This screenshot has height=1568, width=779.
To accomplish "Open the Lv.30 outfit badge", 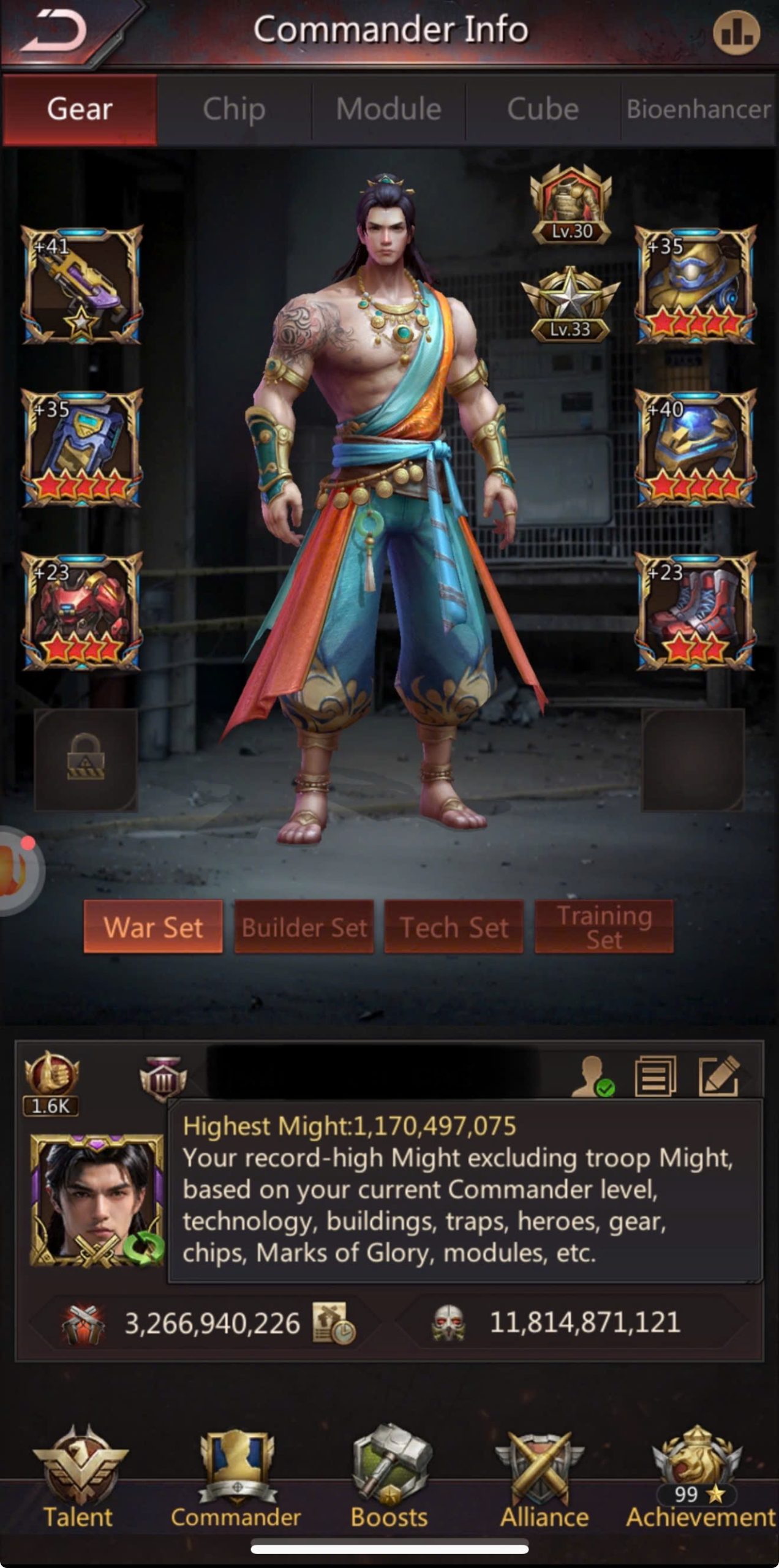I will tap(571, 205).
